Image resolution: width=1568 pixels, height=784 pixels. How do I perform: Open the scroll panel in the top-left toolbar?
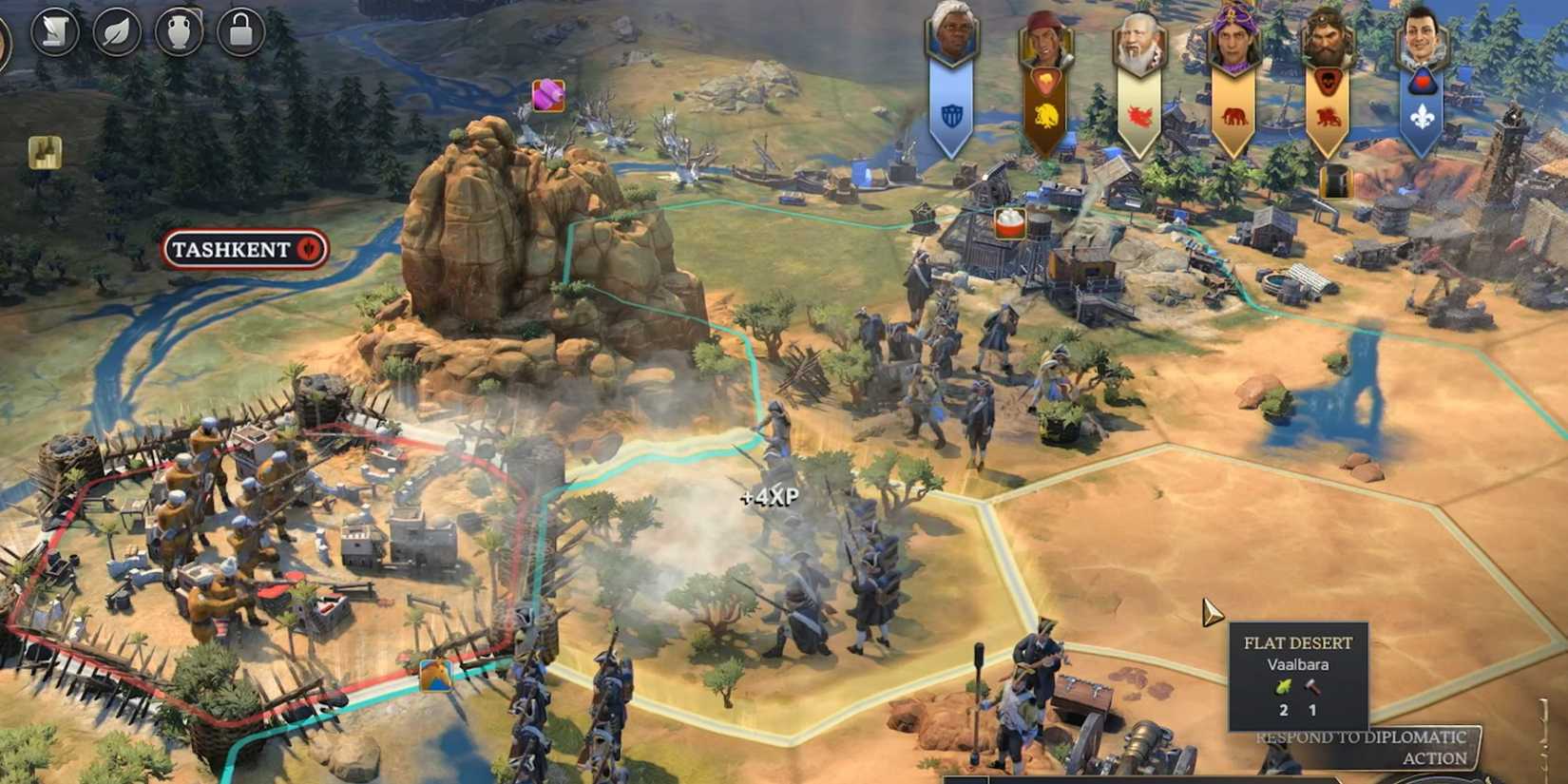54,31
